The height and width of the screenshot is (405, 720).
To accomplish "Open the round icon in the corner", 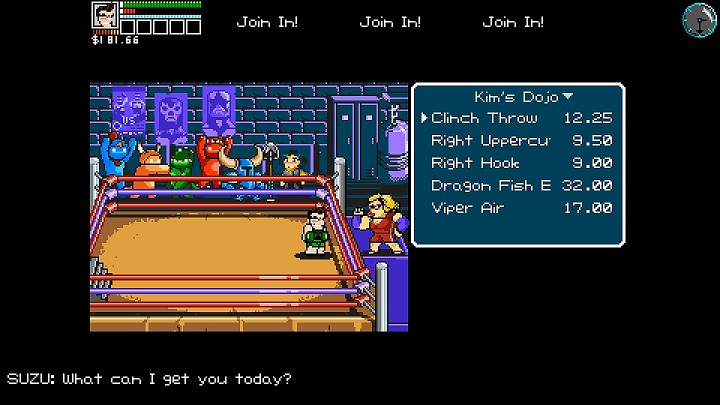I will click(x=699, y=19).
